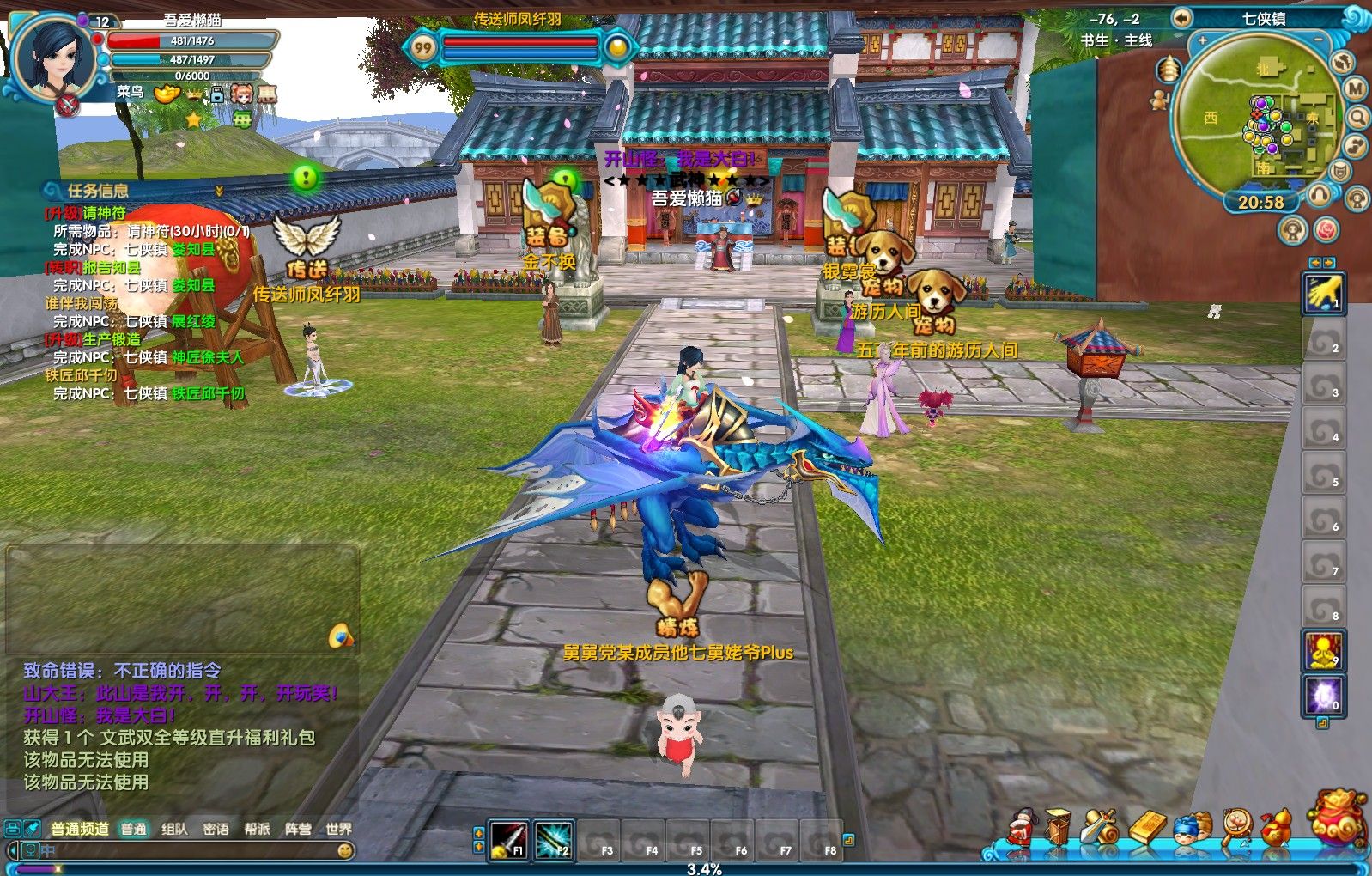
Task: Choose the 阵营 faction chat tab
Action: tap(298, 829)
